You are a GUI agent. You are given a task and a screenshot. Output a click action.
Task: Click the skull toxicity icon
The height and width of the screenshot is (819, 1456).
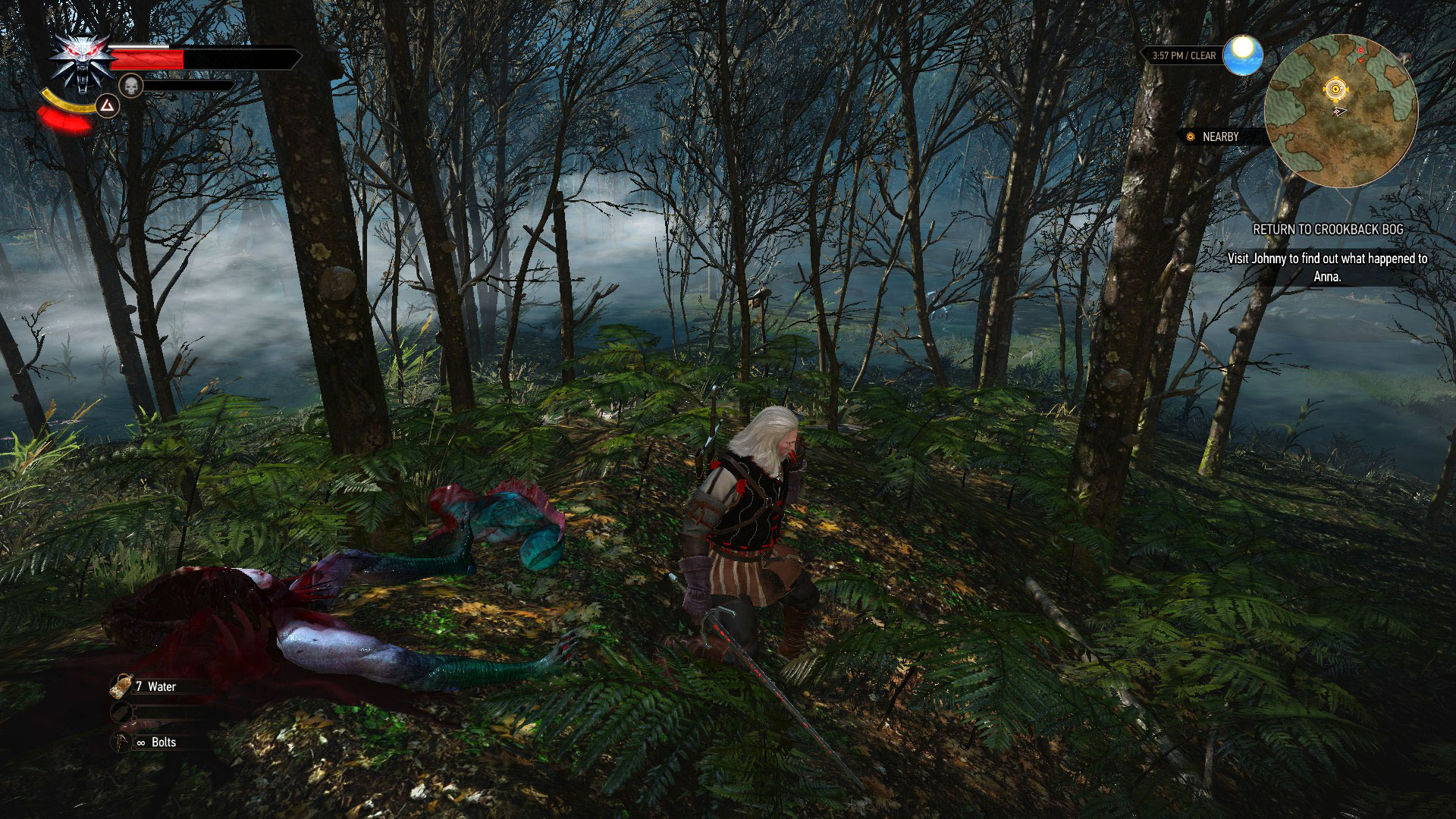tap(131, 86)
